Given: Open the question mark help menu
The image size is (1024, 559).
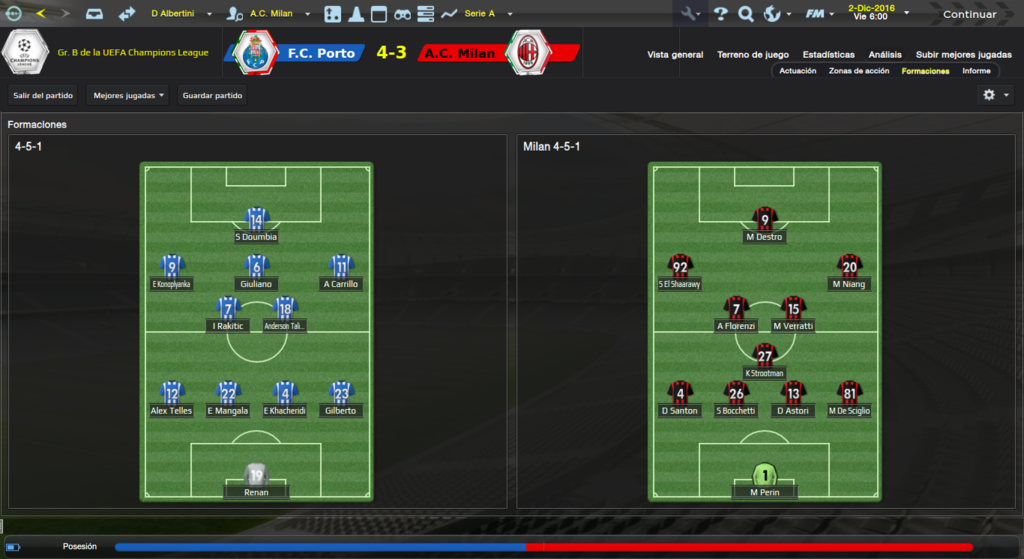Looking at the screenshot, I should point(721,14).
